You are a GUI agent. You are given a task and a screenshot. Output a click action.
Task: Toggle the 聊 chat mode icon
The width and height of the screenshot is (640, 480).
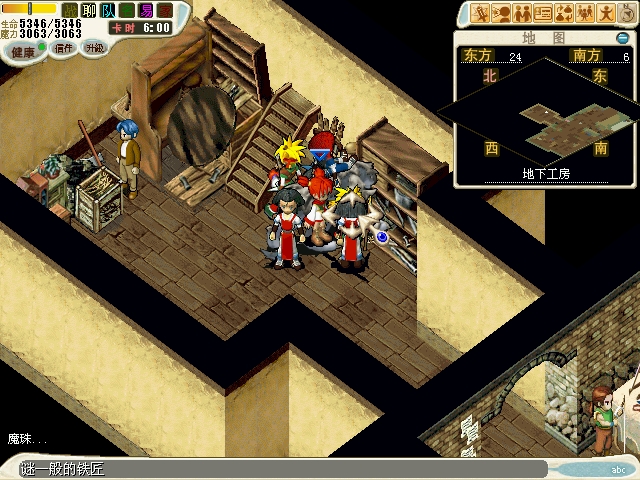pyautogui.click(x=90, y=10)
